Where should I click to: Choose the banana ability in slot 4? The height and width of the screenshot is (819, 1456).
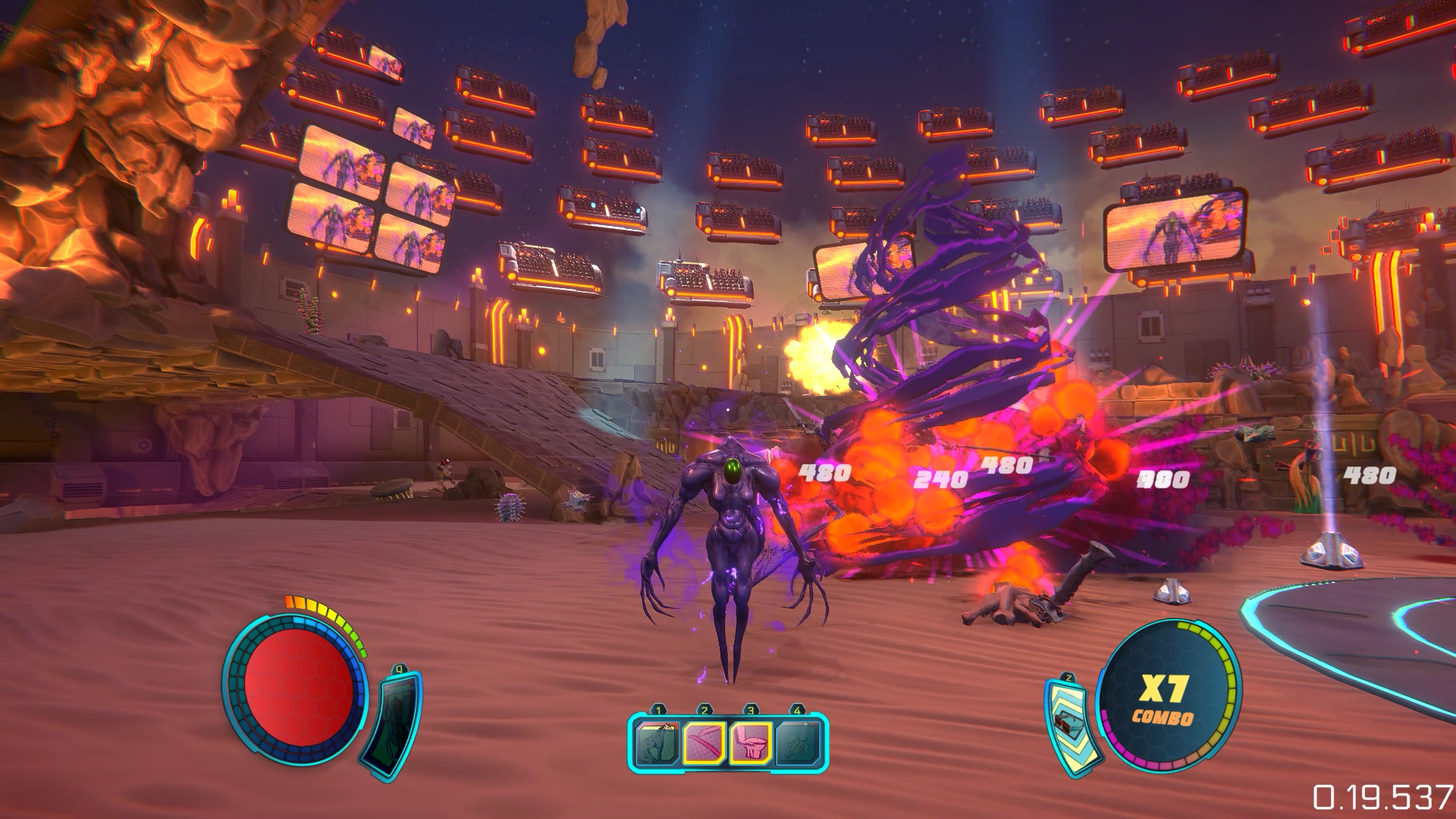tap(797, 742)
